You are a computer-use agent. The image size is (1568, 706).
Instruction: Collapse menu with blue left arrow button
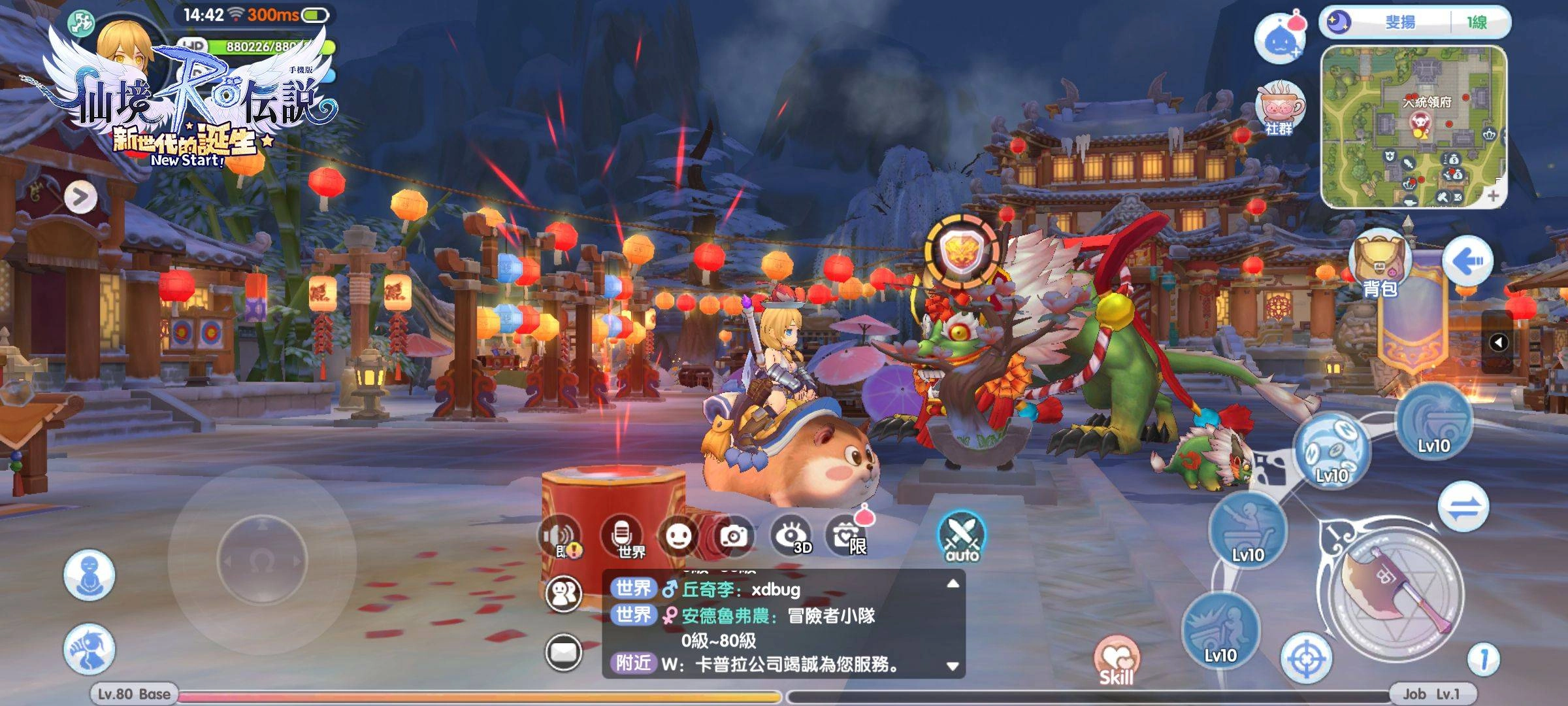(x=1467, y=262)
